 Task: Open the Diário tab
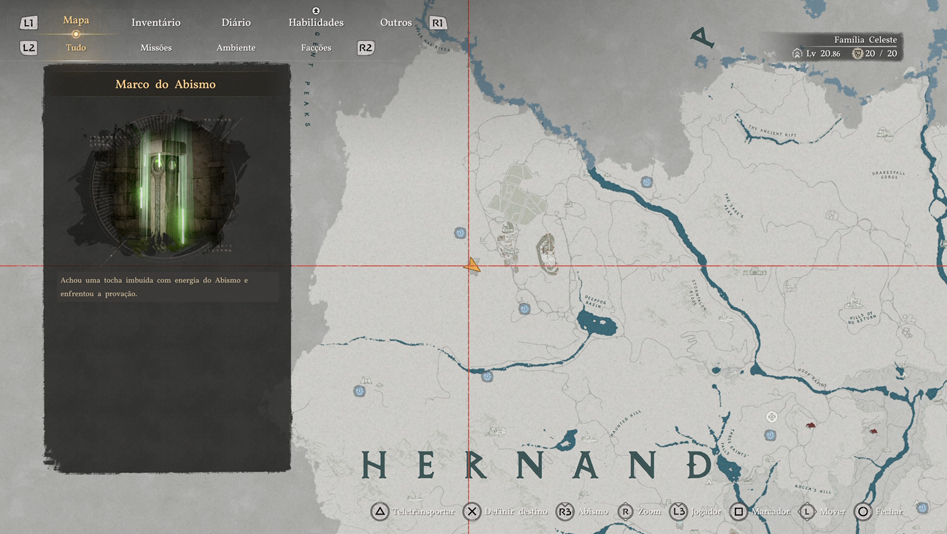(x=236, y=22)
